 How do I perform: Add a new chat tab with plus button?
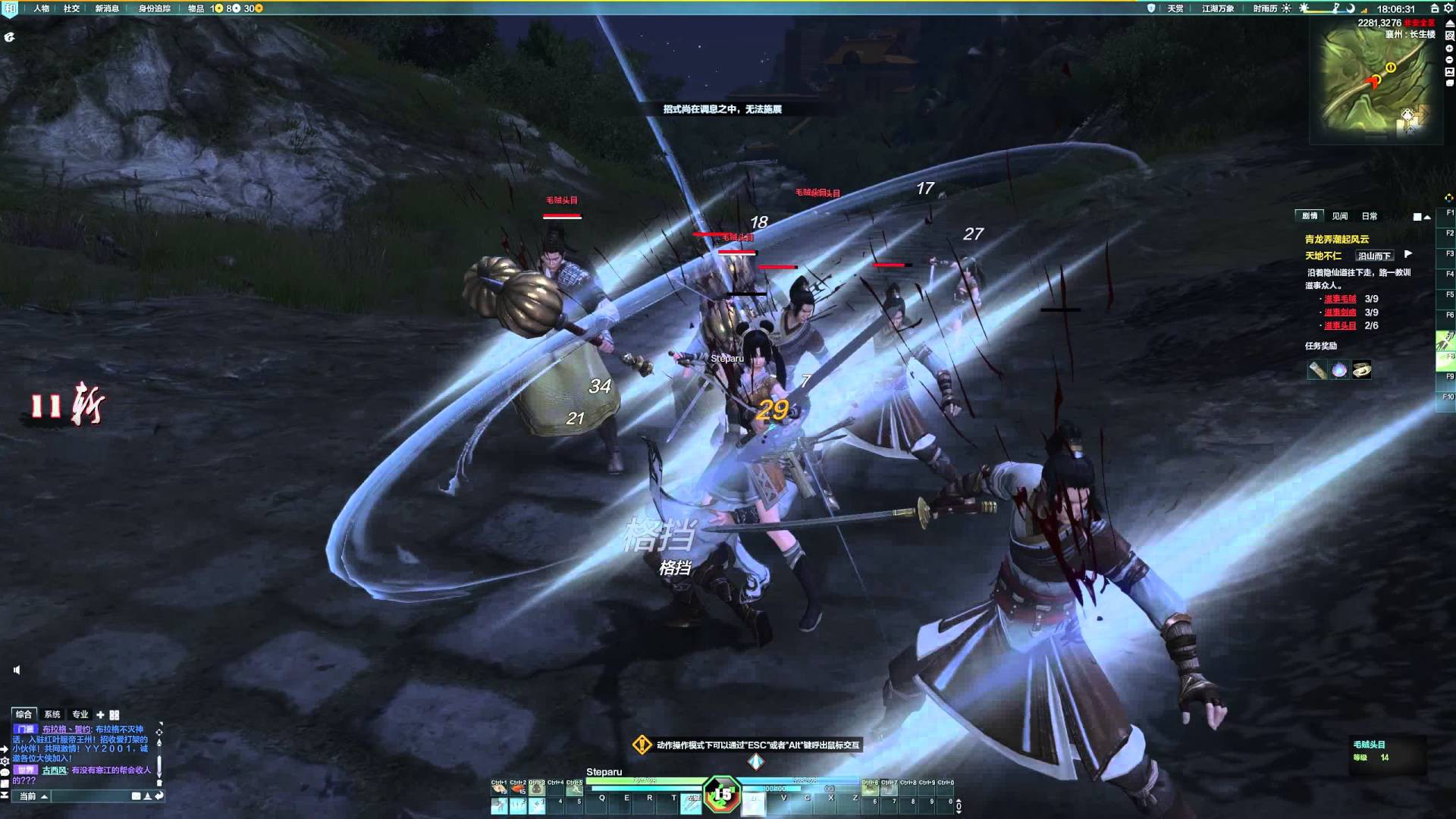coord(100,714)
